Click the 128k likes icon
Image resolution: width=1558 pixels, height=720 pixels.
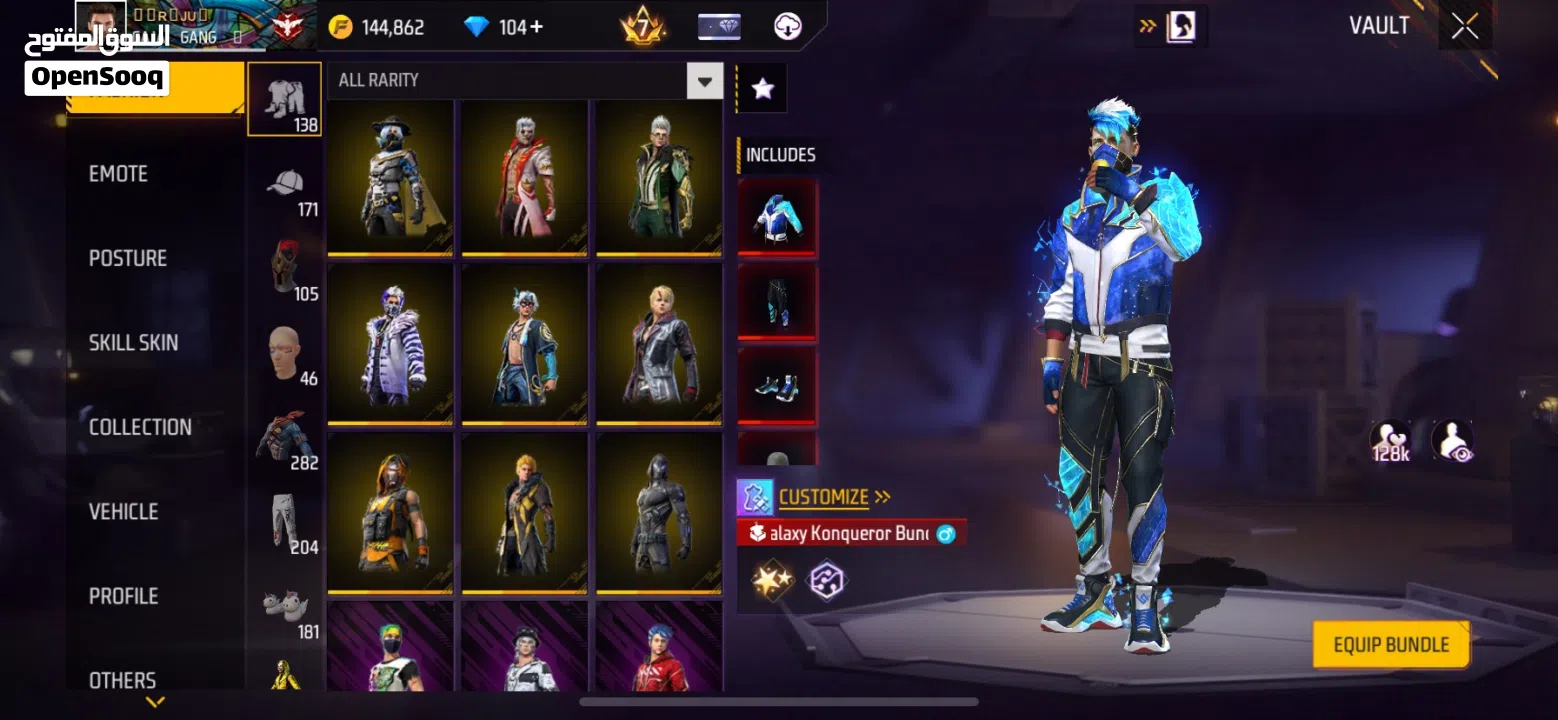click(x=1390, y=438)
